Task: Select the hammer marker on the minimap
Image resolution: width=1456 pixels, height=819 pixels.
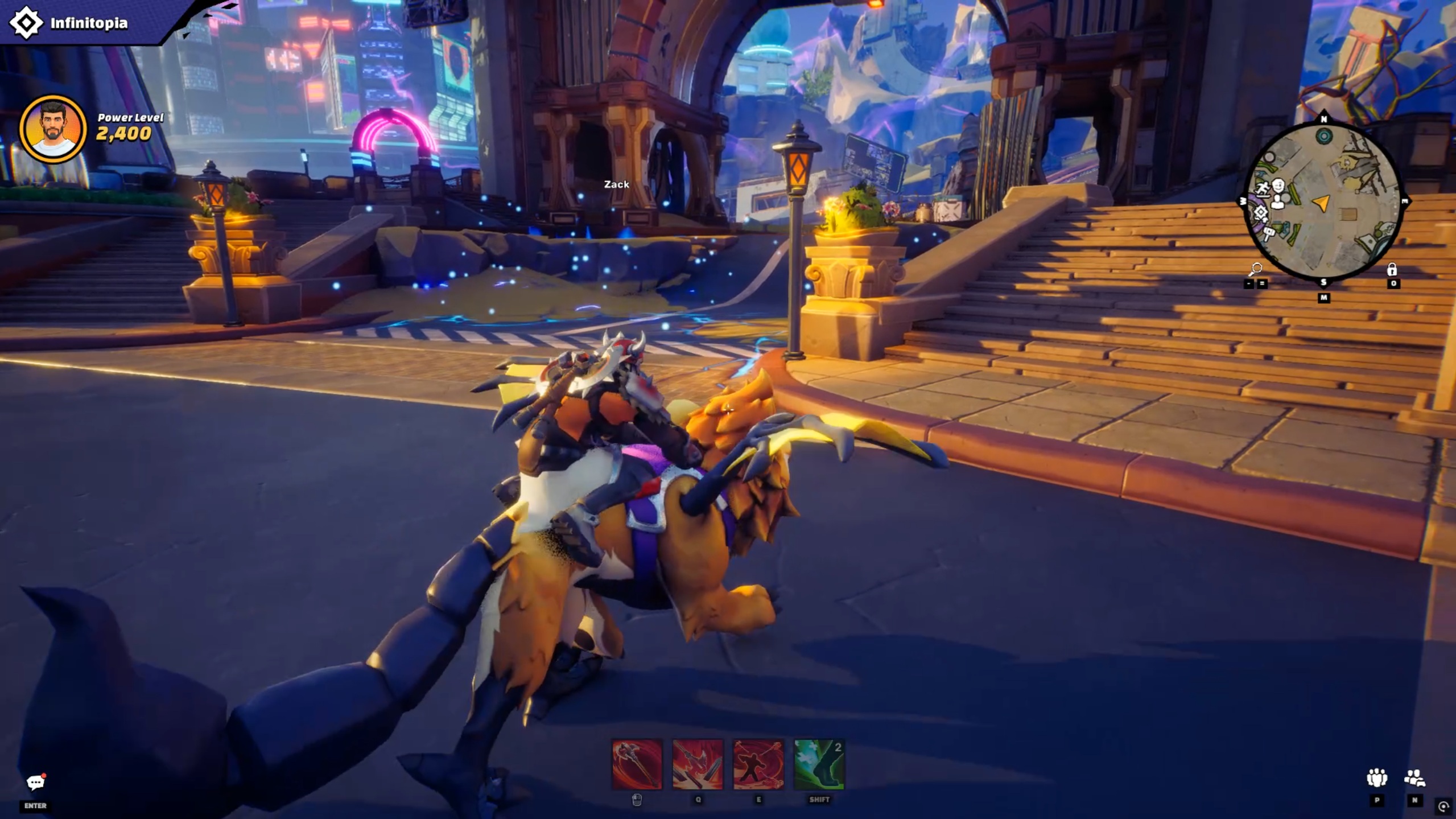Action: pyautogui.click(x=1268, y=232)
